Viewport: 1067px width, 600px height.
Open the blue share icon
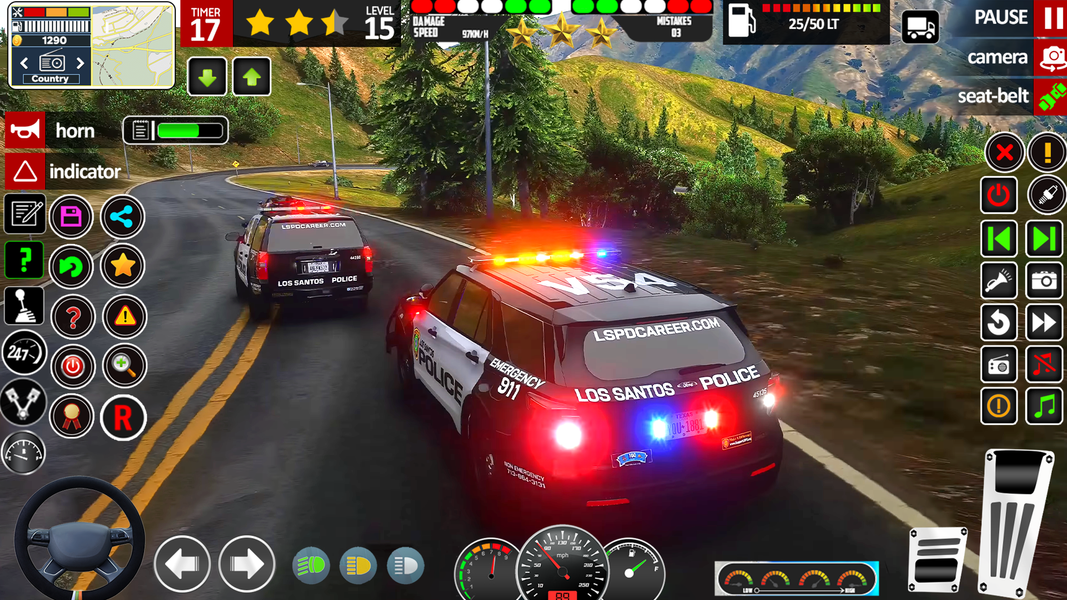pyautogui.click(x=122, y=216)
